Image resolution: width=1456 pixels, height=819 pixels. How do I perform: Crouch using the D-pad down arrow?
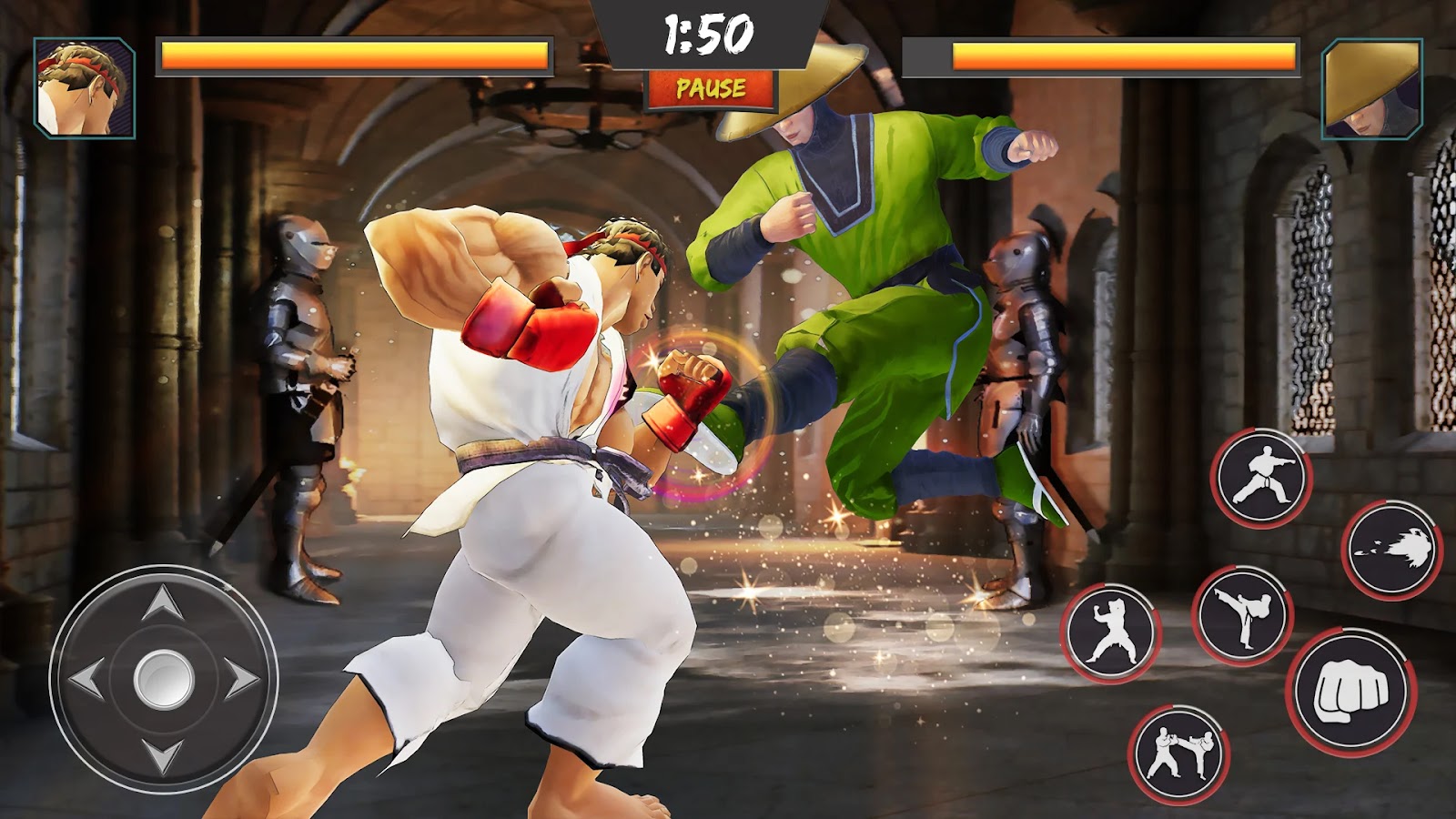pyautogui.click(x=164, y=755)
